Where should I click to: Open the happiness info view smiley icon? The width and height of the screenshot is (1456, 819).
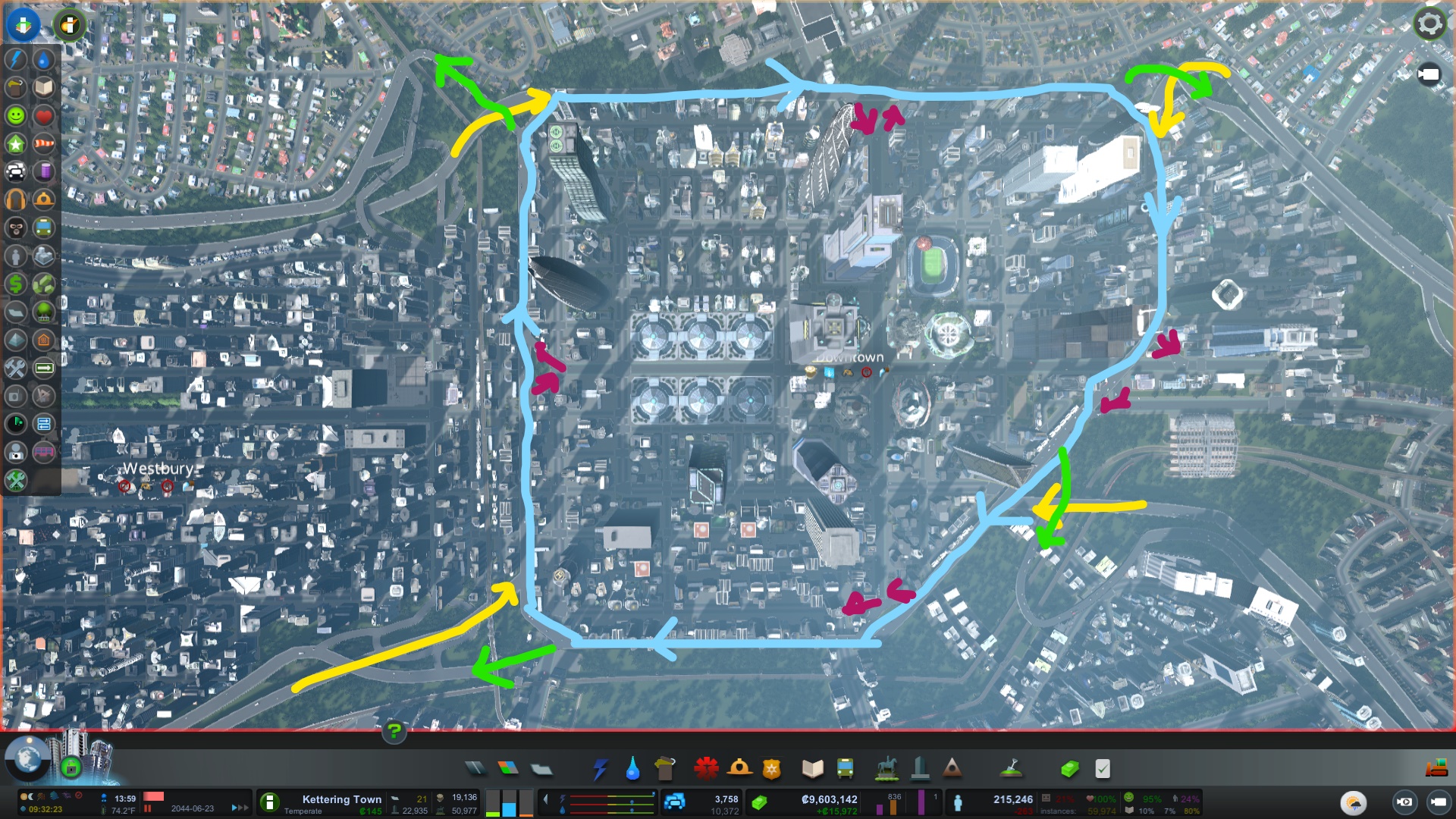[x=17, y=115]
